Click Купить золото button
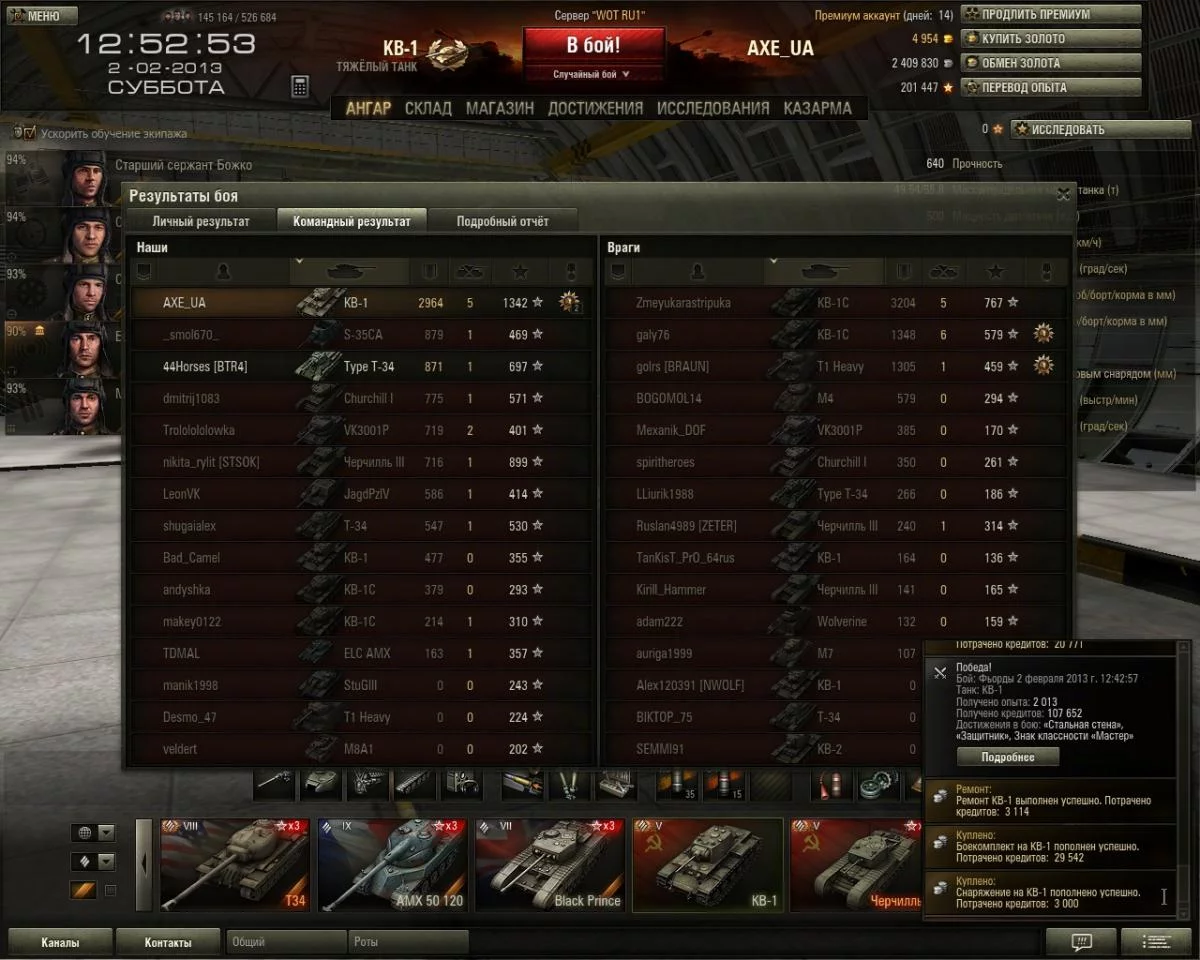The height and width of the screenshot is (960, 1200). [x=1050, y=39]
